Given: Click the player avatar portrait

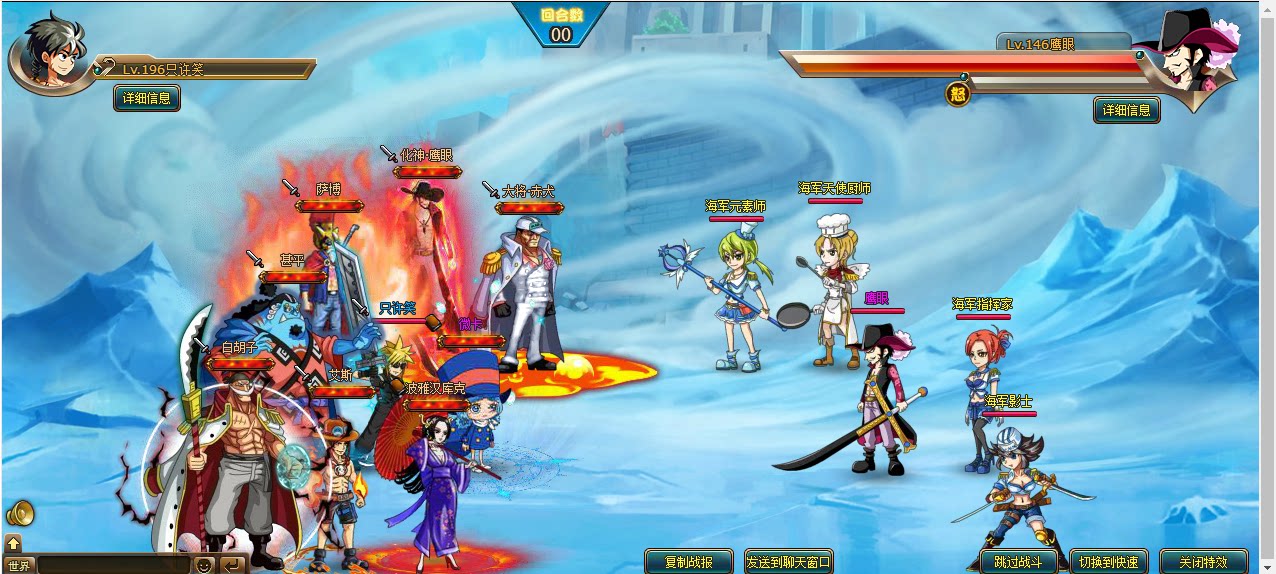Looking at the screenshot, I should tap(48, 55).
